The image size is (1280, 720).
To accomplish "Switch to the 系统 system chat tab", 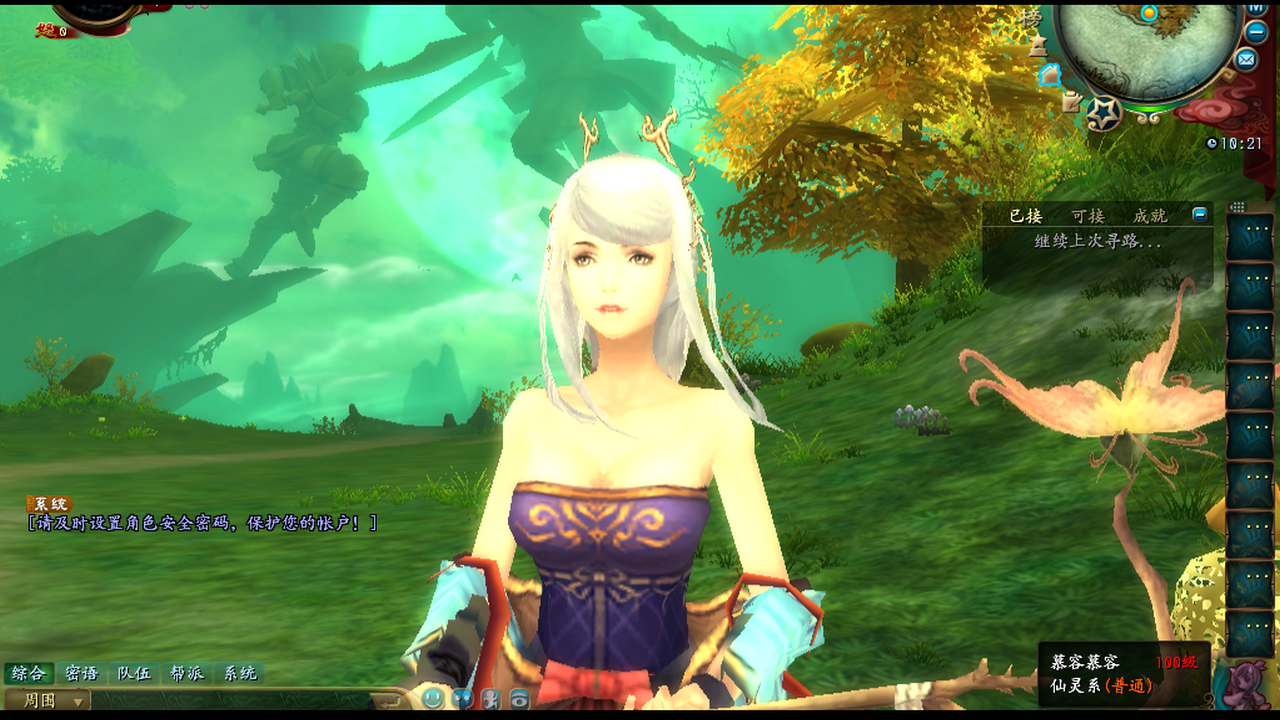I will pyautogui.click(x=240, y=673).
